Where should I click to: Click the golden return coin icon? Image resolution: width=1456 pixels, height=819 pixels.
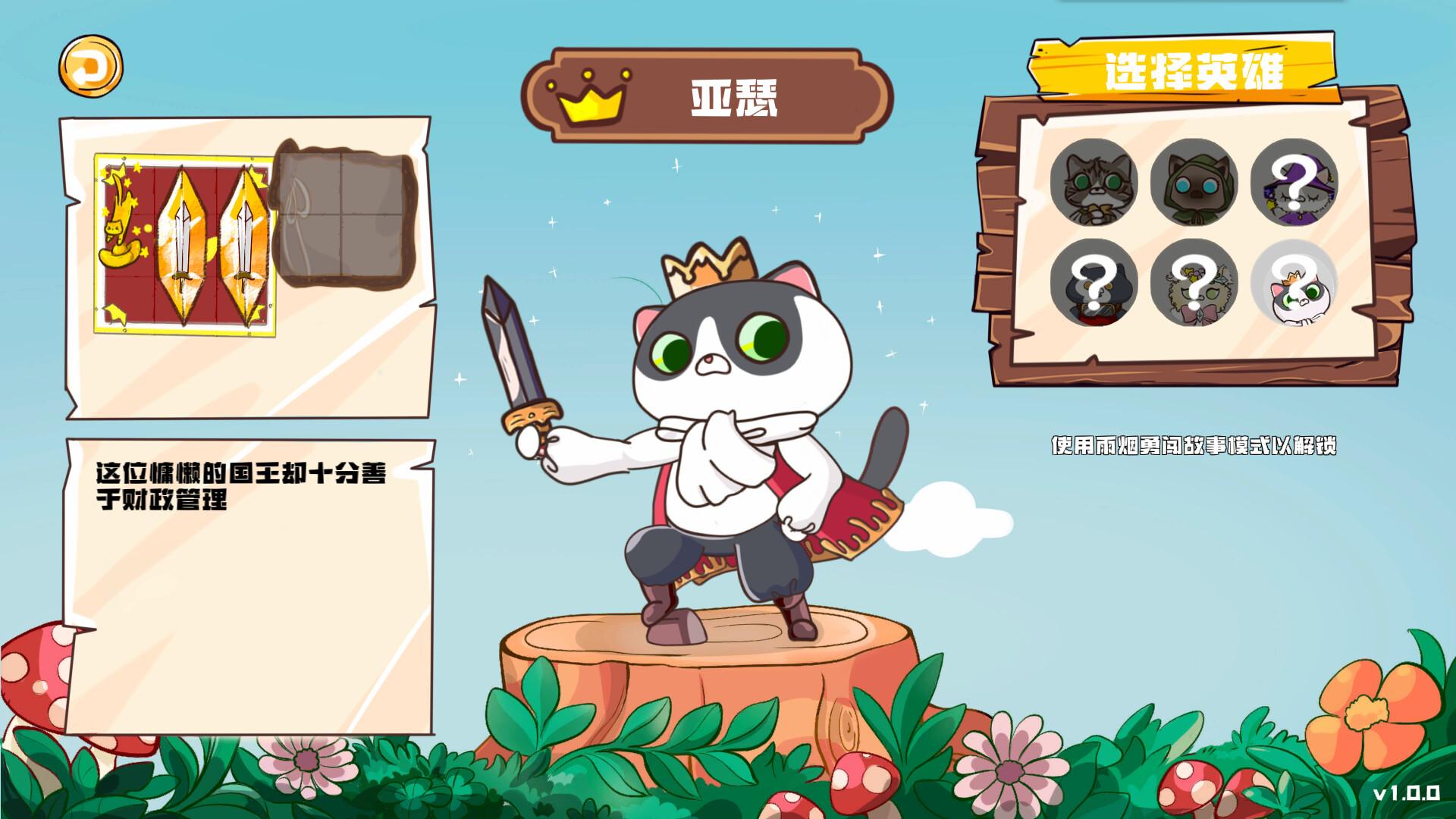90,68
